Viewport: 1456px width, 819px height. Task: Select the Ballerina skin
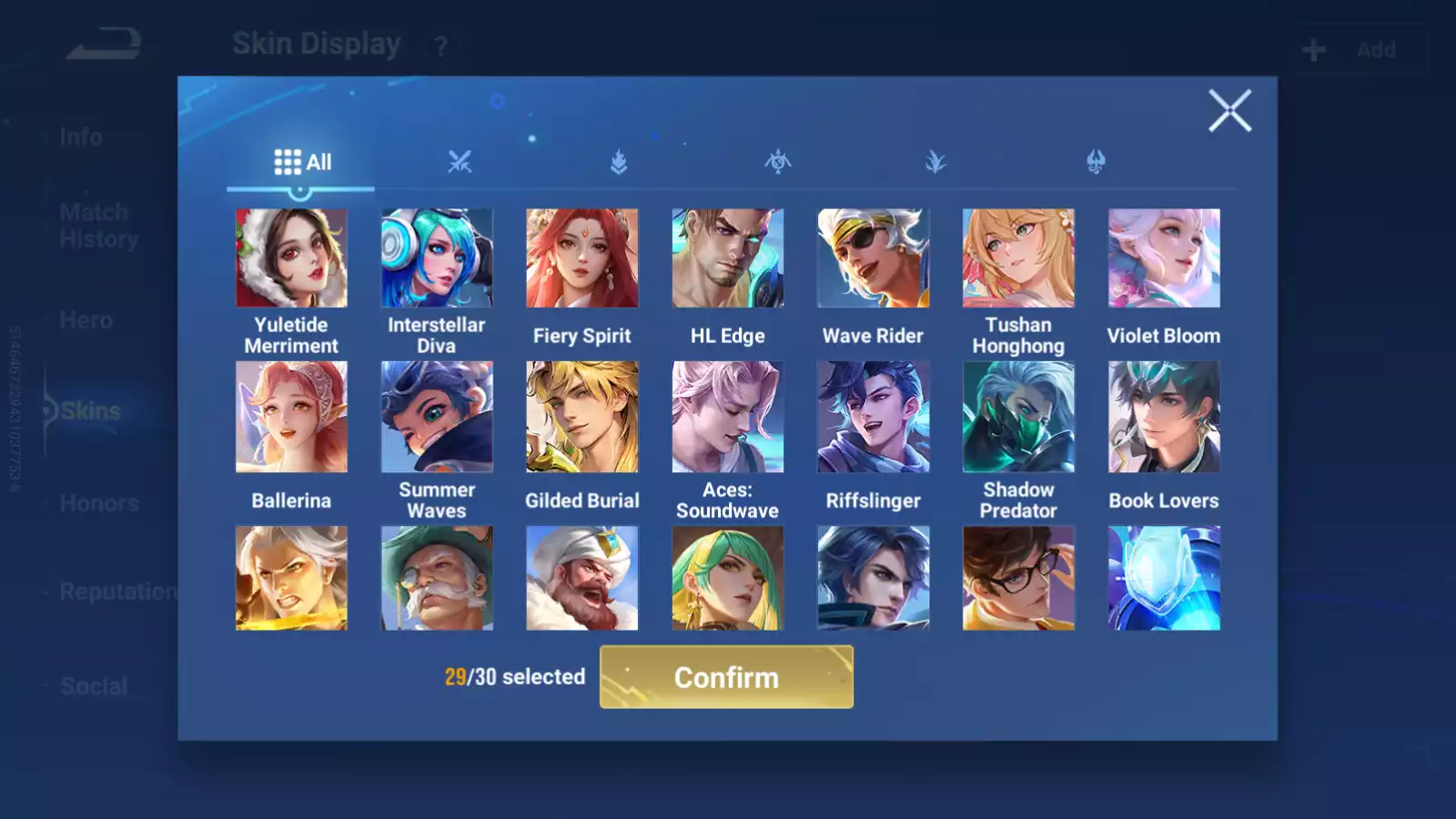coord(291,417)
